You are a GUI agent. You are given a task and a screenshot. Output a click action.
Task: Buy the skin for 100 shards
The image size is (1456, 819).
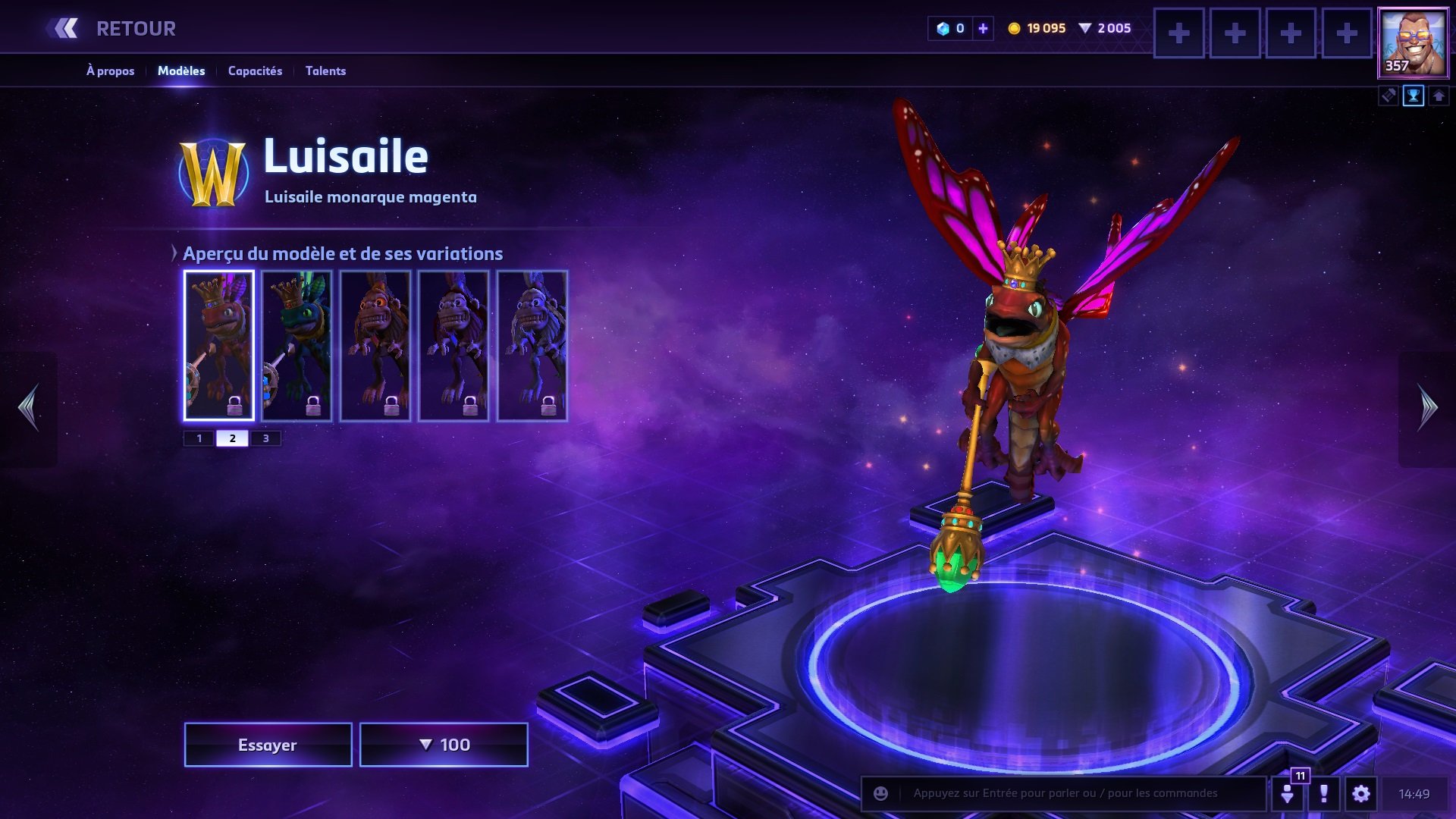click(x=444, y=745)
